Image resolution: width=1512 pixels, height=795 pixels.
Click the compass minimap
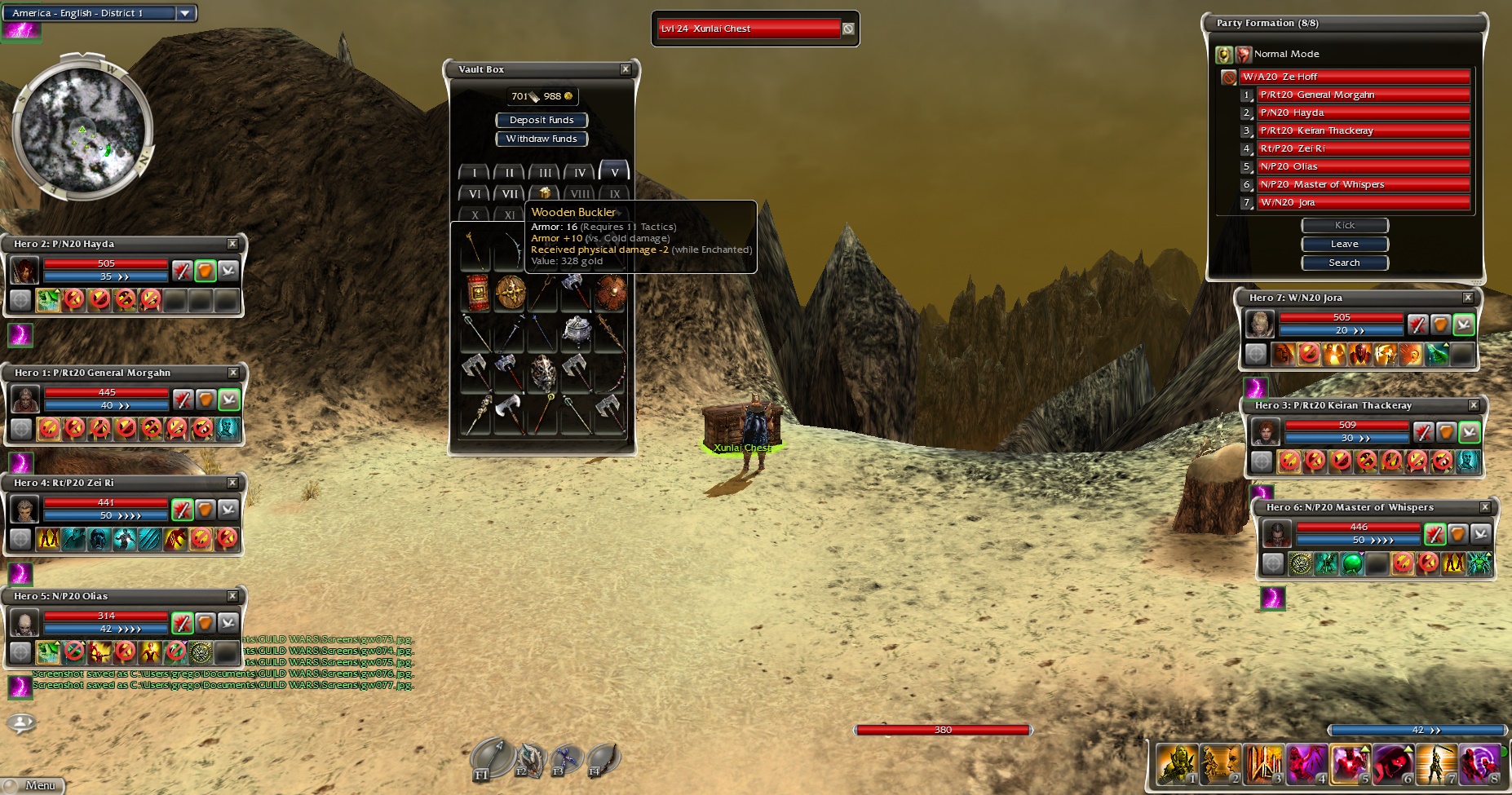click(x=82, y=130)
